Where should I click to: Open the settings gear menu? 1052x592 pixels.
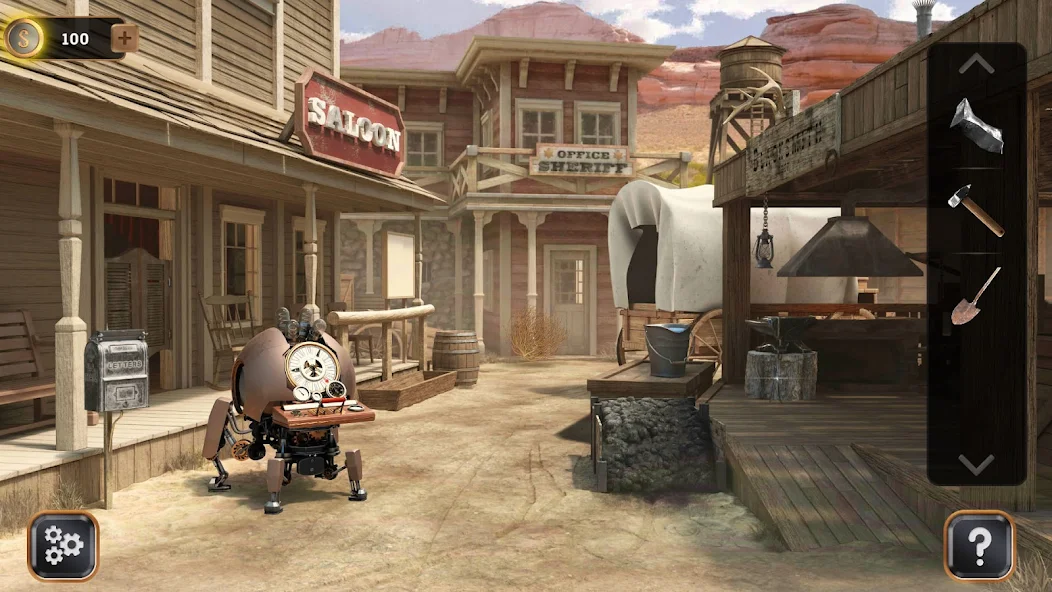tap(63, 545)
